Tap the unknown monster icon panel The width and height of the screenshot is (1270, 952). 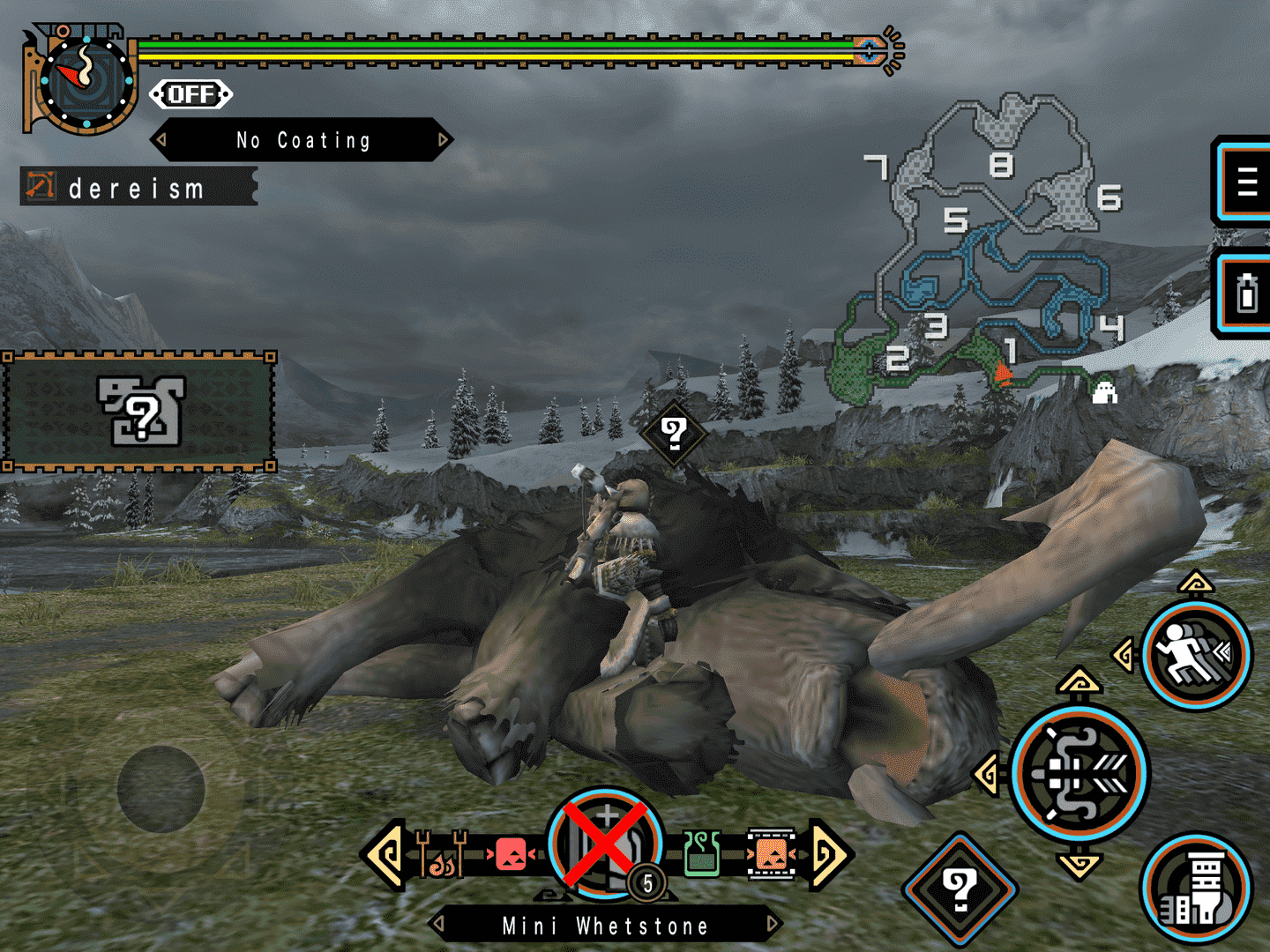tap(139, 412)
